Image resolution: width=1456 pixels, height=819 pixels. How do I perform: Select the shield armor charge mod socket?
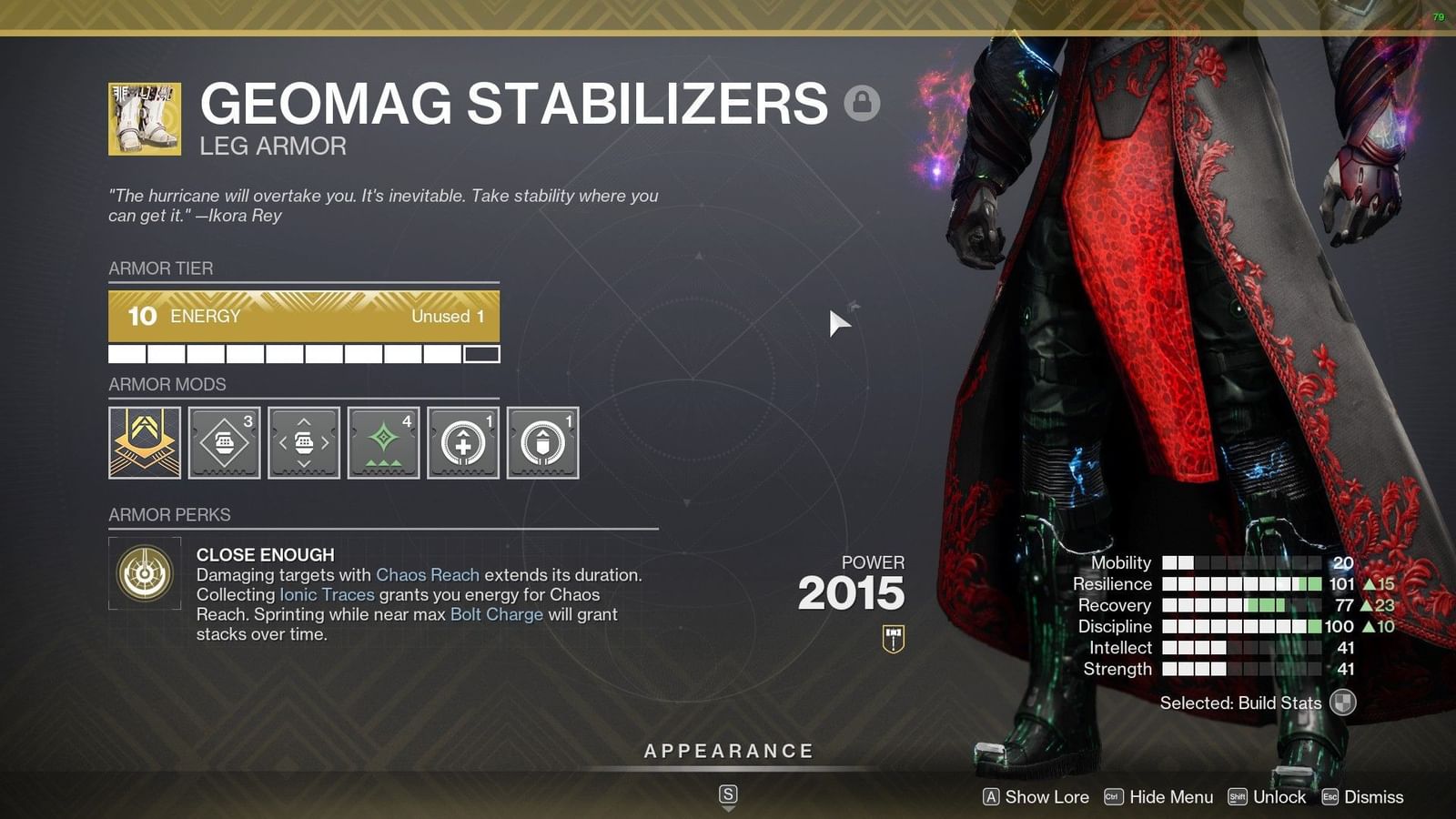click(541, 443)
